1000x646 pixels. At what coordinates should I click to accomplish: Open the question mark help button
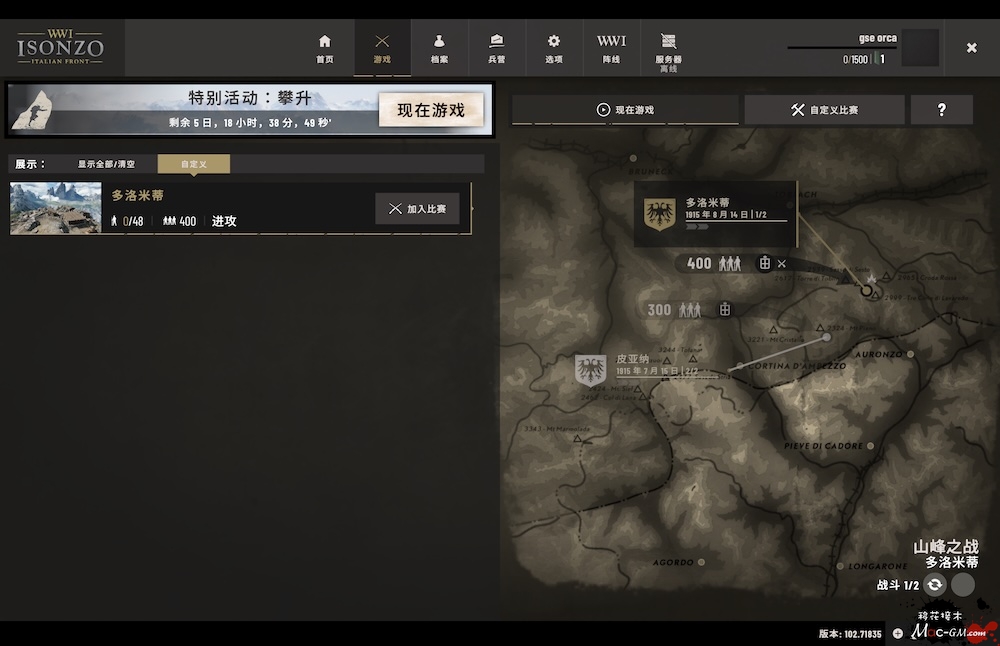[x=941, y=110]
